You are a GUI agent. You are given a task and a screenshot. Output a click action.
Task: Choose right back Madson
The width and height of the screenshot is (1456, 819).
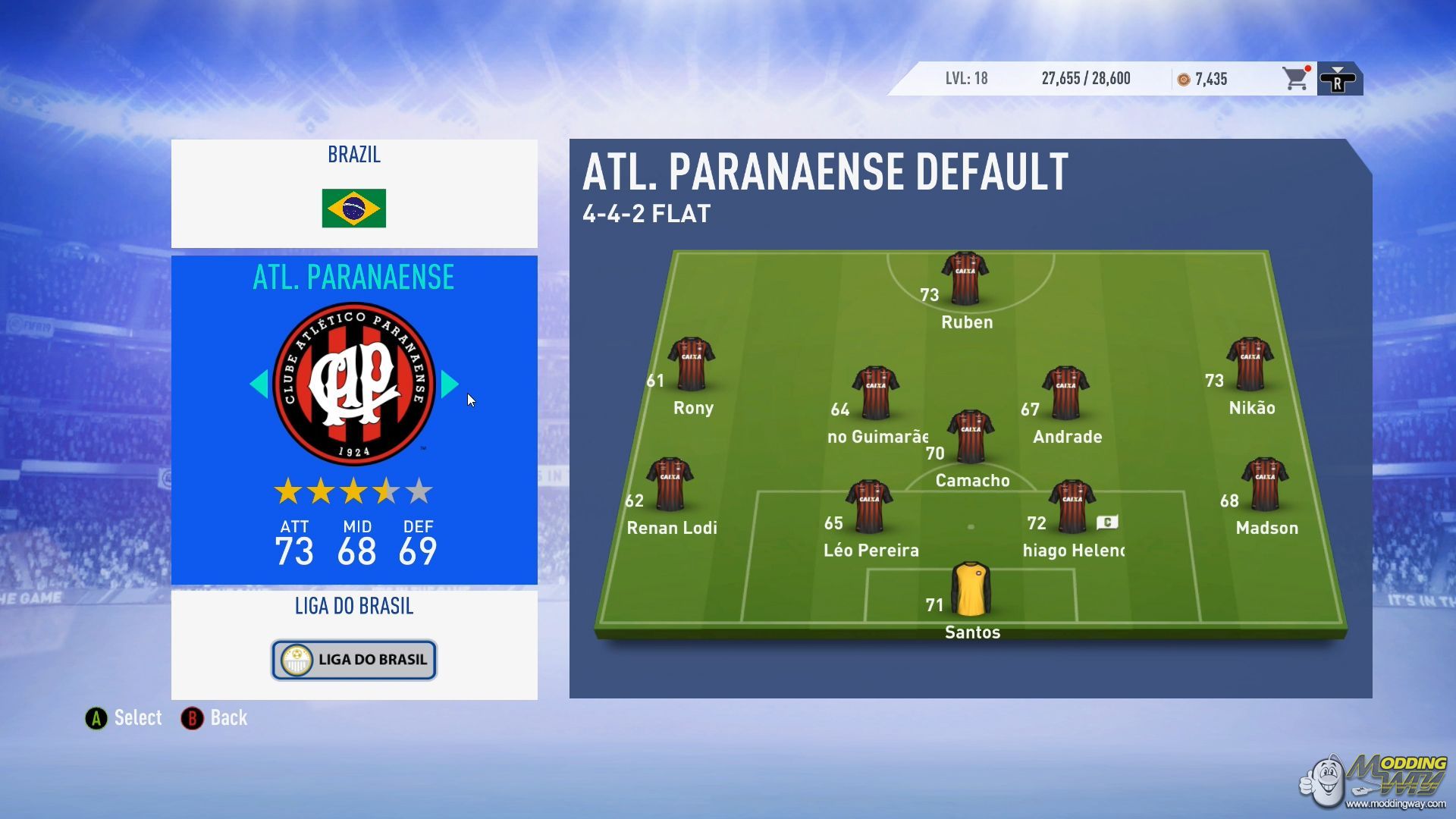point(1264,484)
